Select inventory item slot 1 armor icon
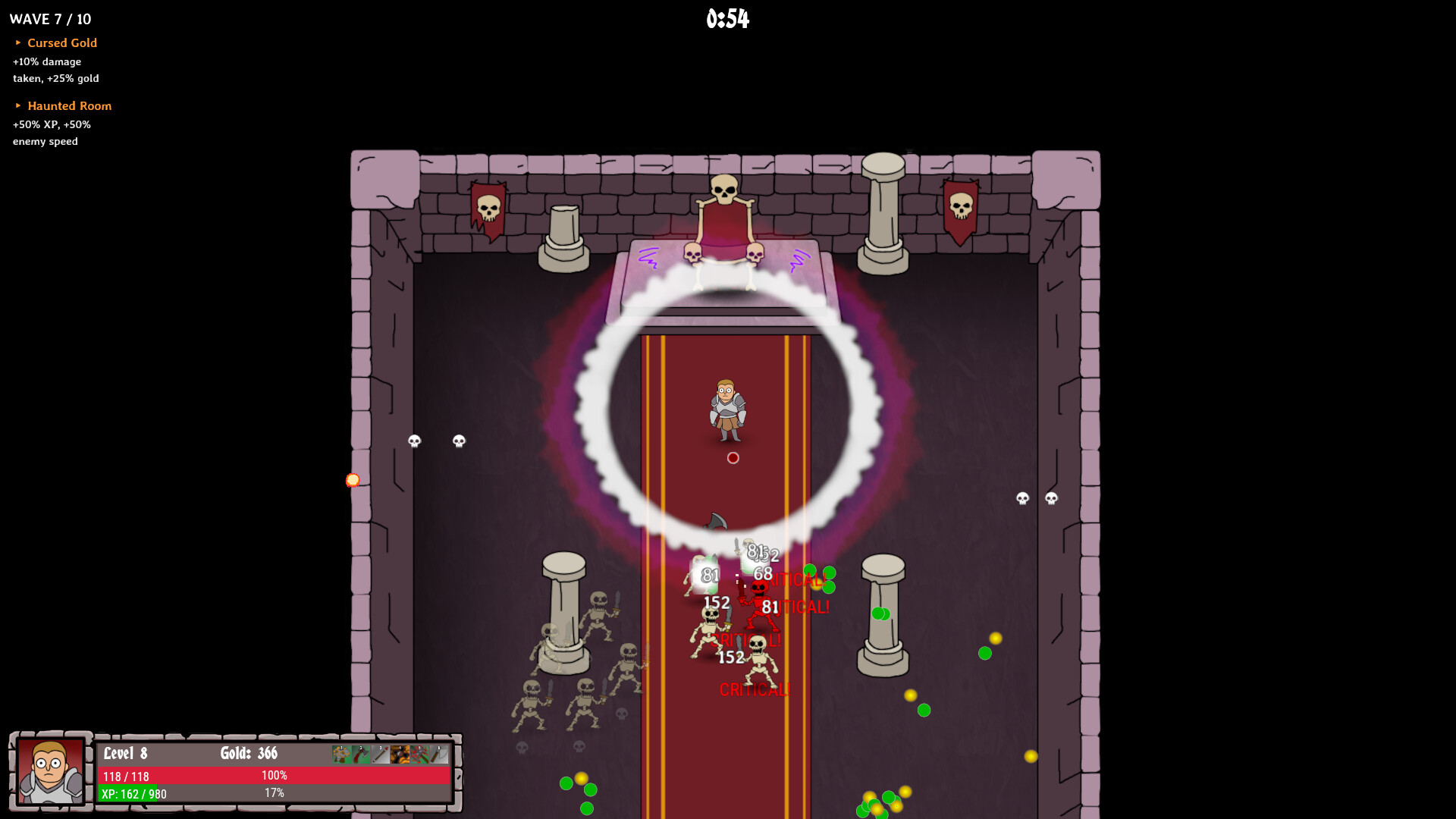This screenshot has height=819, width=1456. (x=341, y=755)
